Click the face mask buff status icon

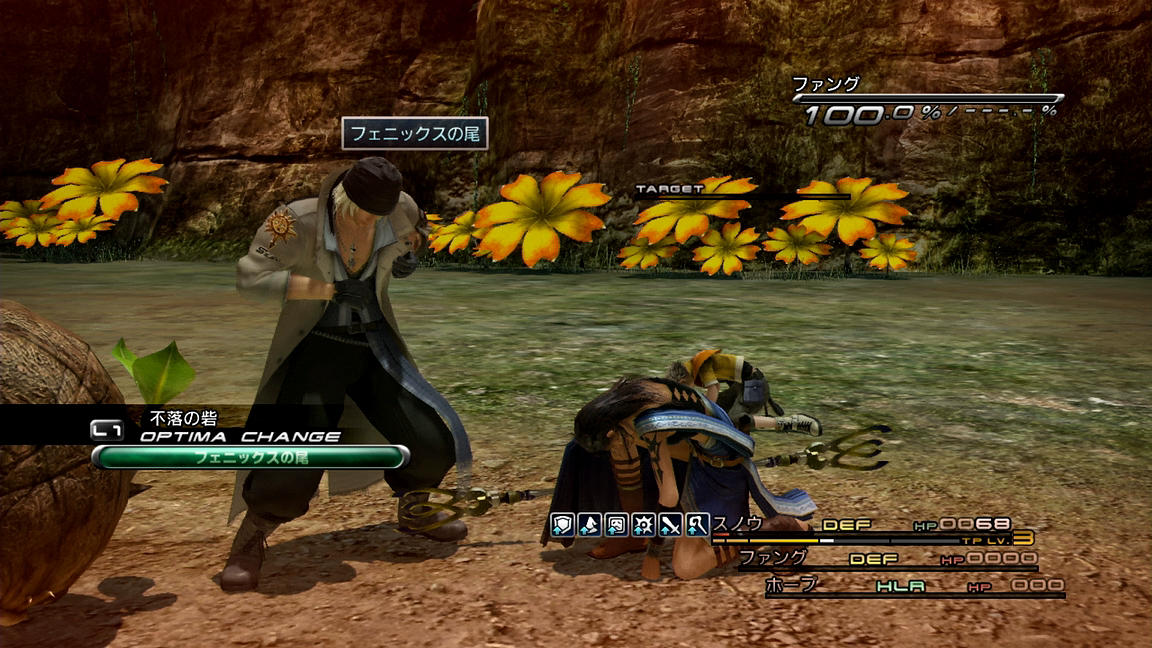[617, 523]
